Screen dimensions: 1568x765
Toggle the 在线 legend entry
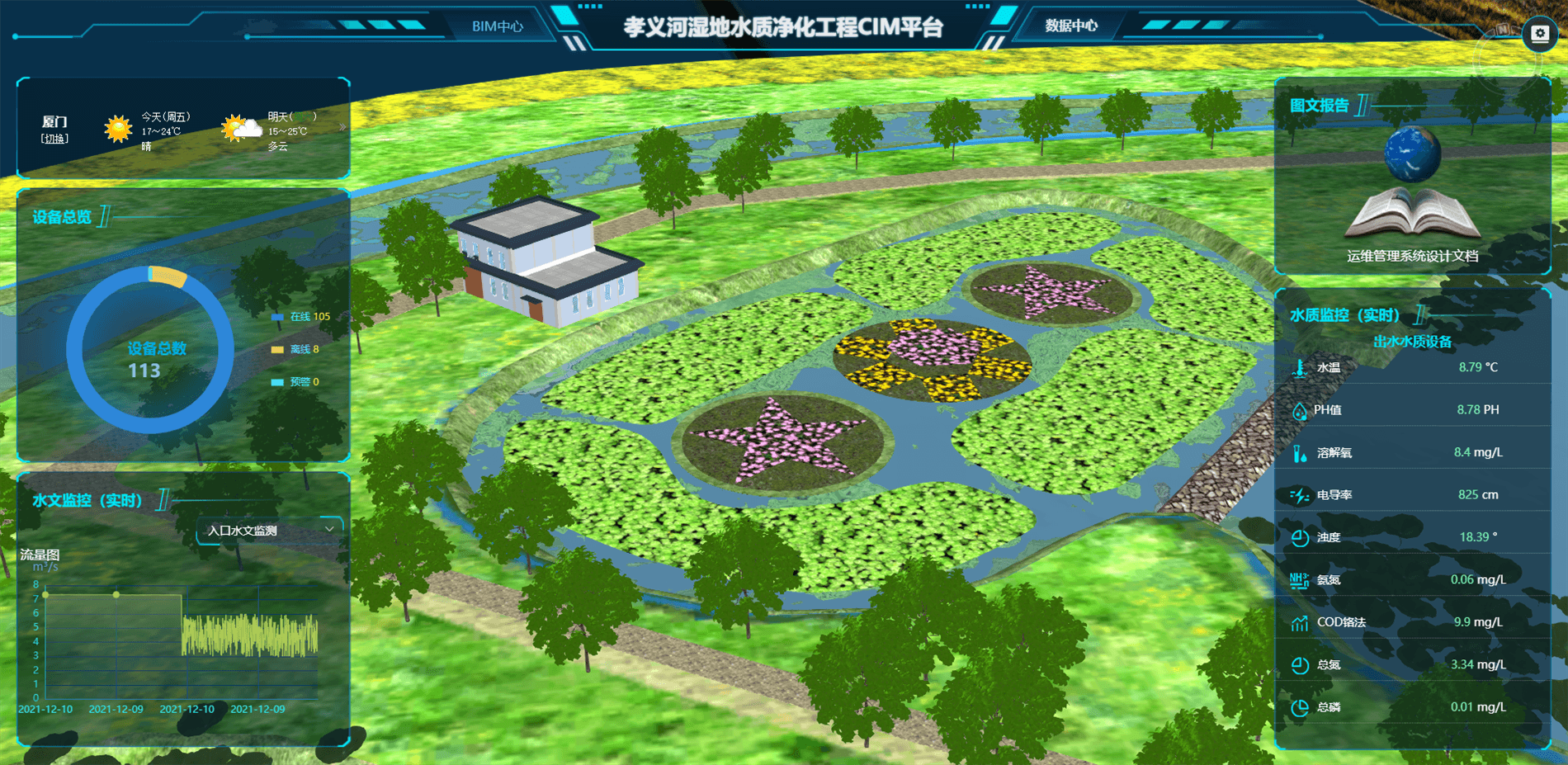pos(301,317)
